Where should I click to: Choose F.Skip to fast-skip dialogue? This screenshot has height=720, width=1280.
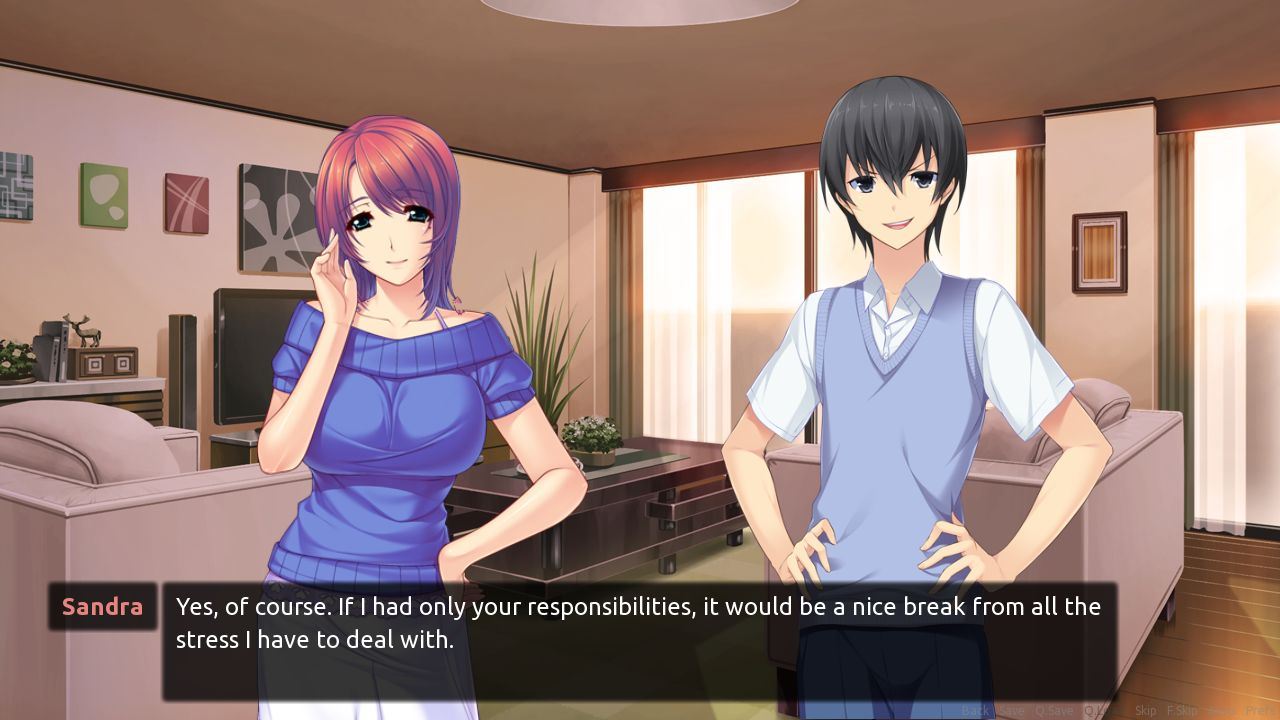(x=1182, y=711)
